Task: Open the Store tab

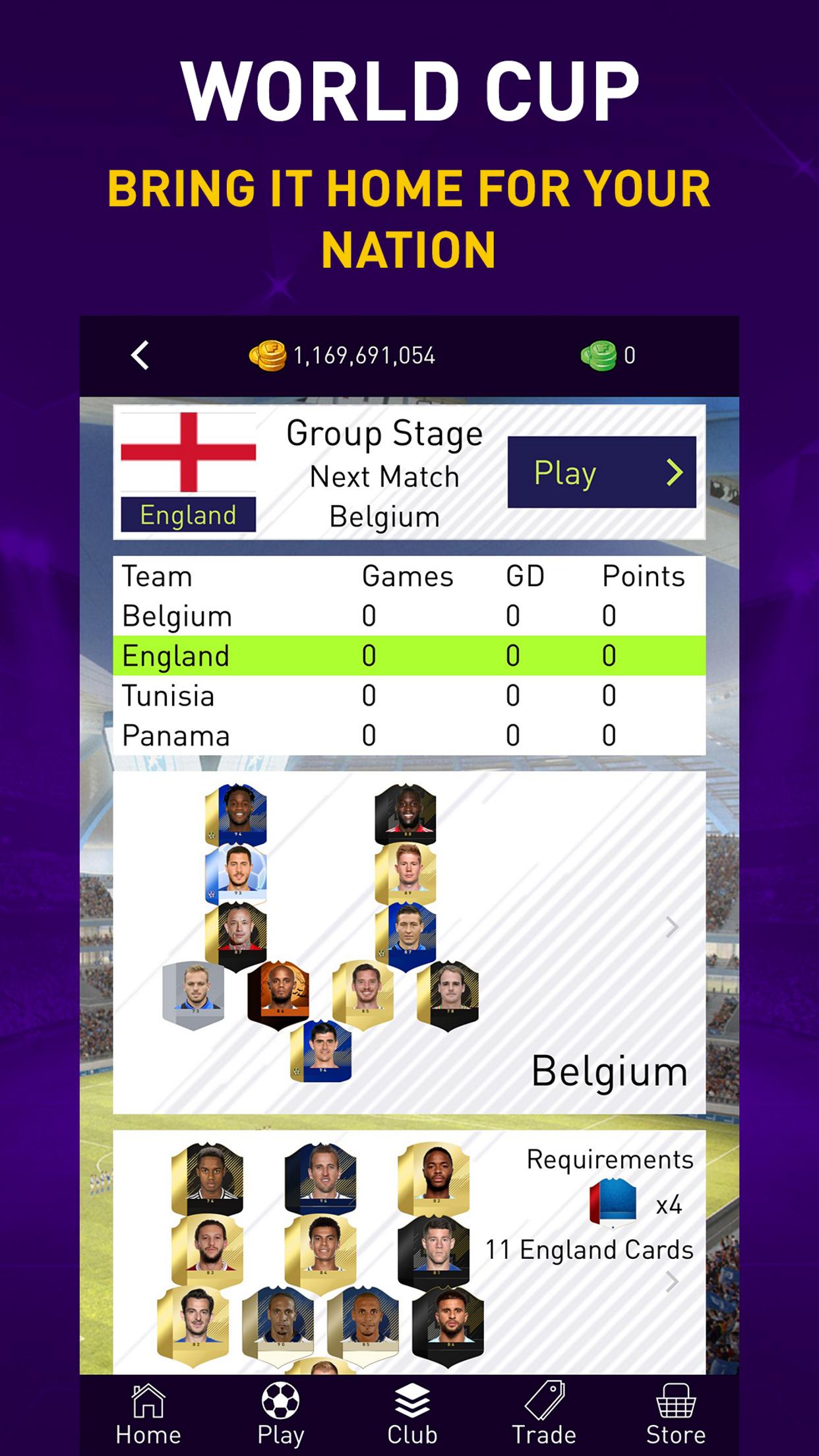Action: (x=676, y=1415)
